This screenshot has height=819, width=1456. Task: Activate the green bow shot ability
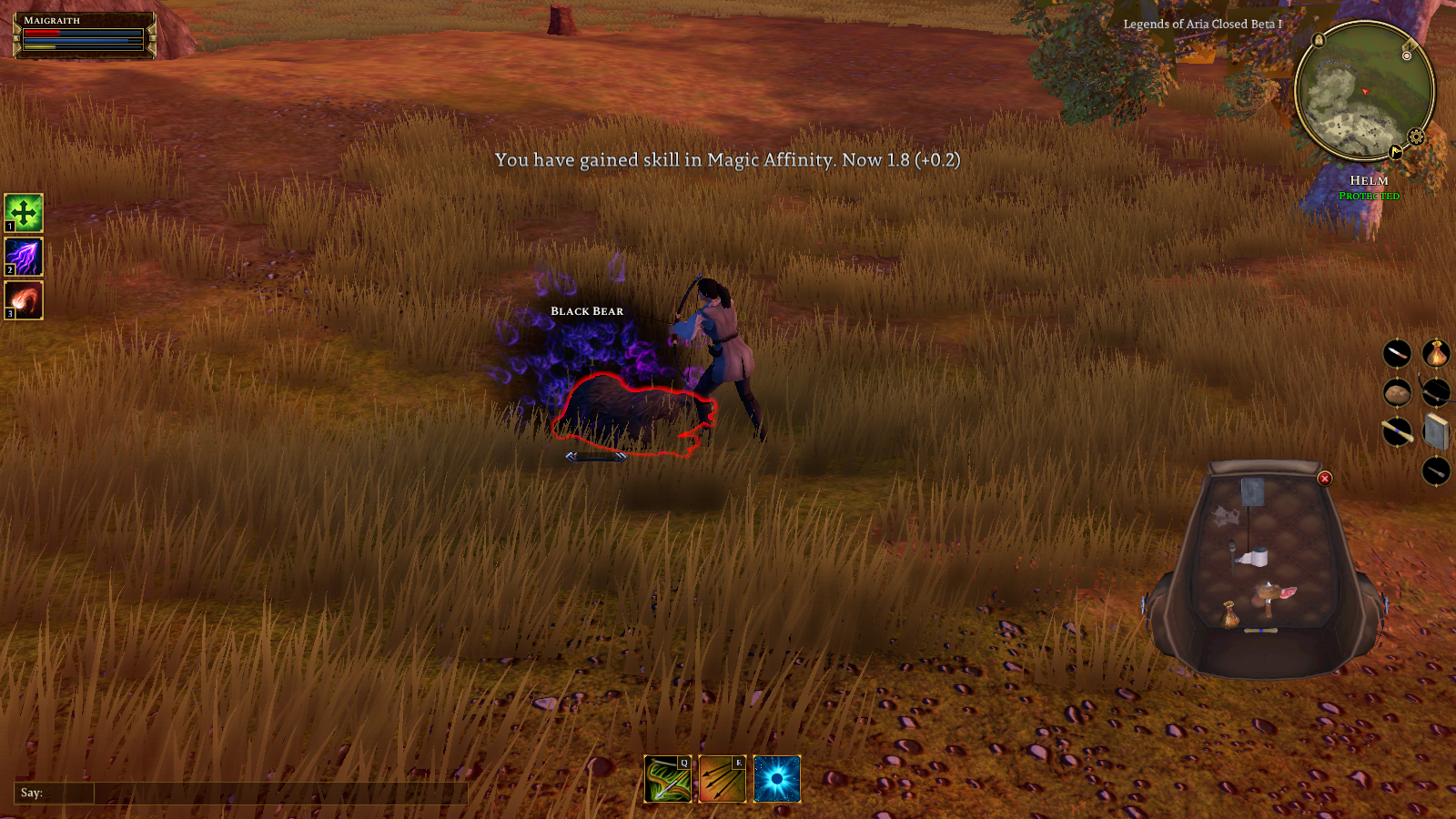(668, 779)
